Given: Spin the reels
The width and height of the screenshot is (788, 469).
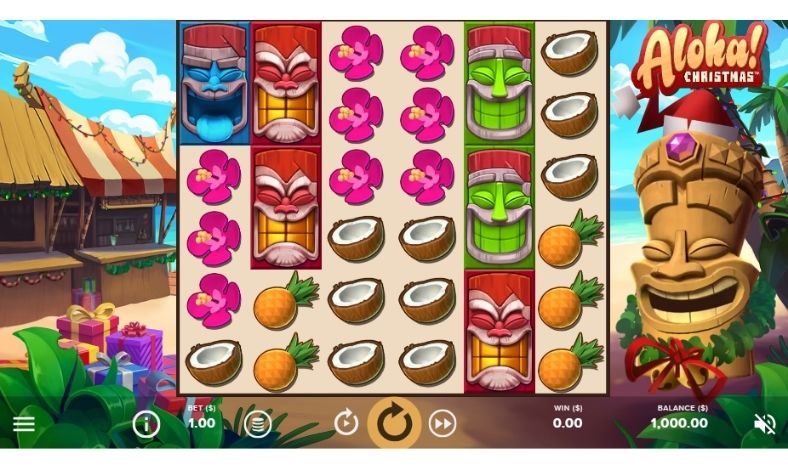Looking at the screenshot, I should coord(393,423).
